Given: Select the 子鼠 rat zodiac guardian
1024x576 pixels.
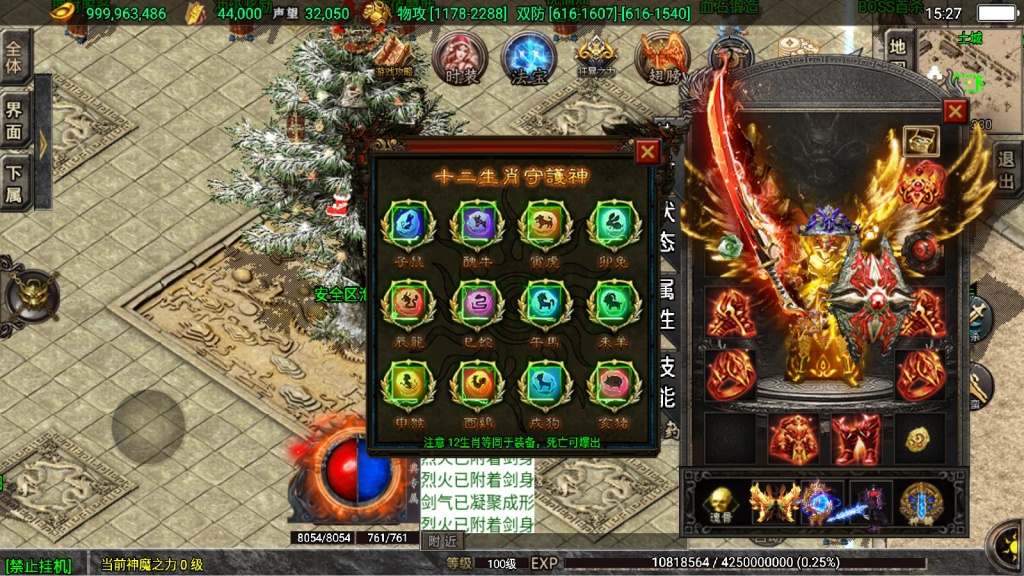Looking at the screenshot, I should 407,225.
